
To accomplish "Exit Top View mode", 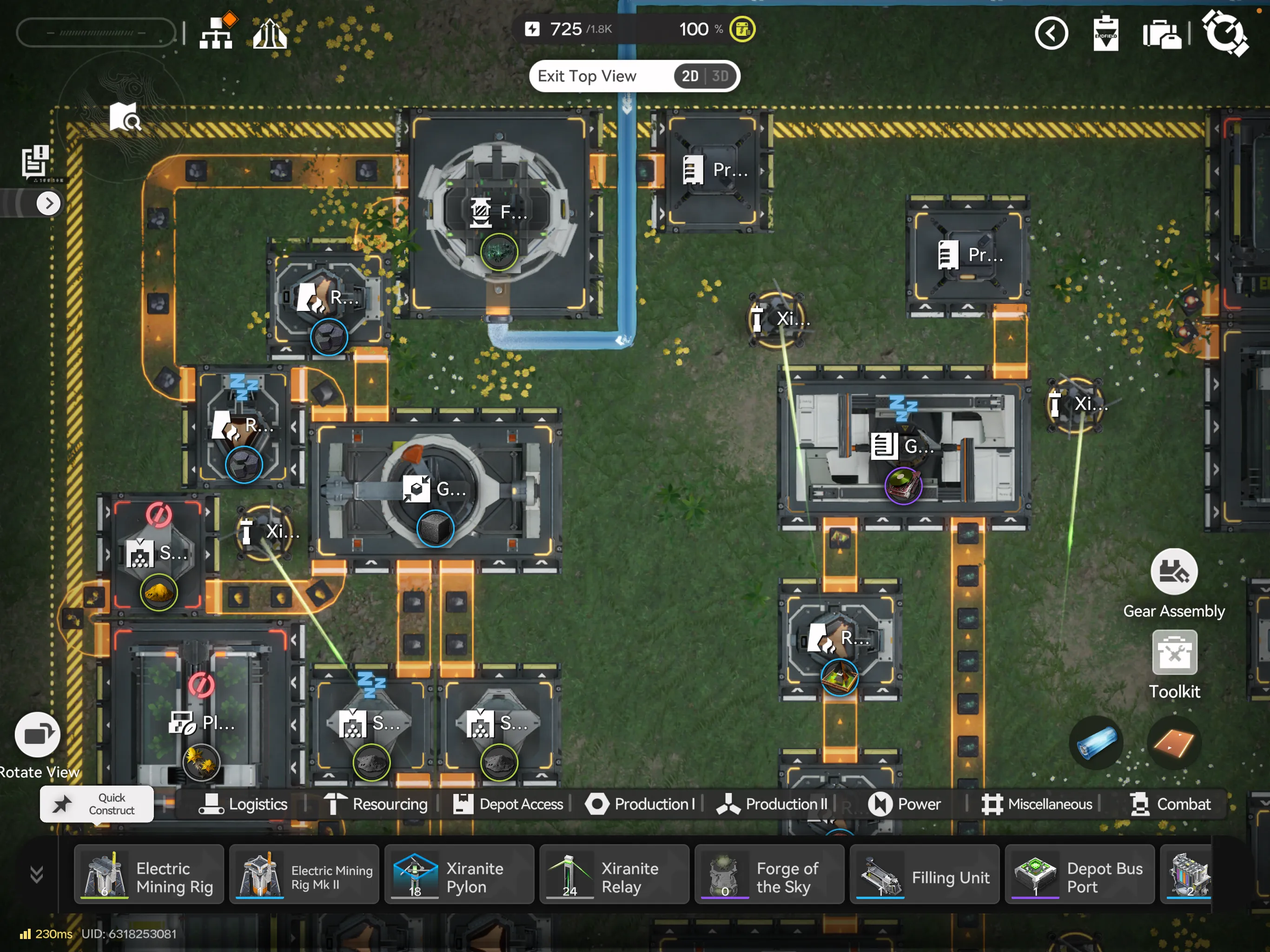I will pos(587,76).
